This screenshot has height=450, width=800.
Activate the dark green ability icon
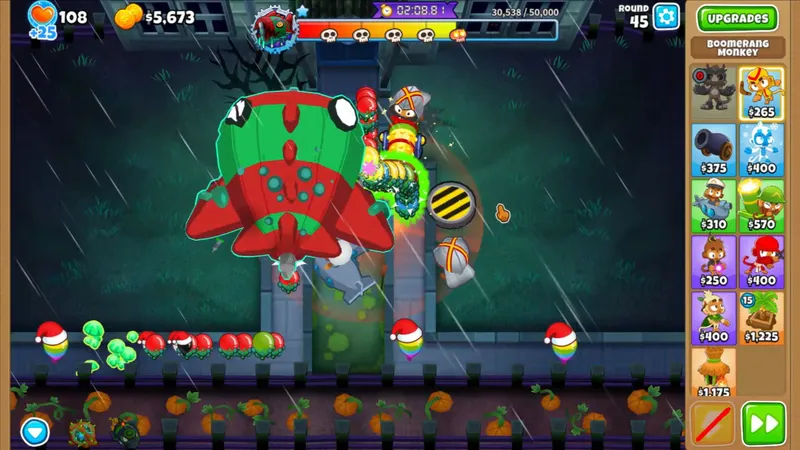(126, 431)
